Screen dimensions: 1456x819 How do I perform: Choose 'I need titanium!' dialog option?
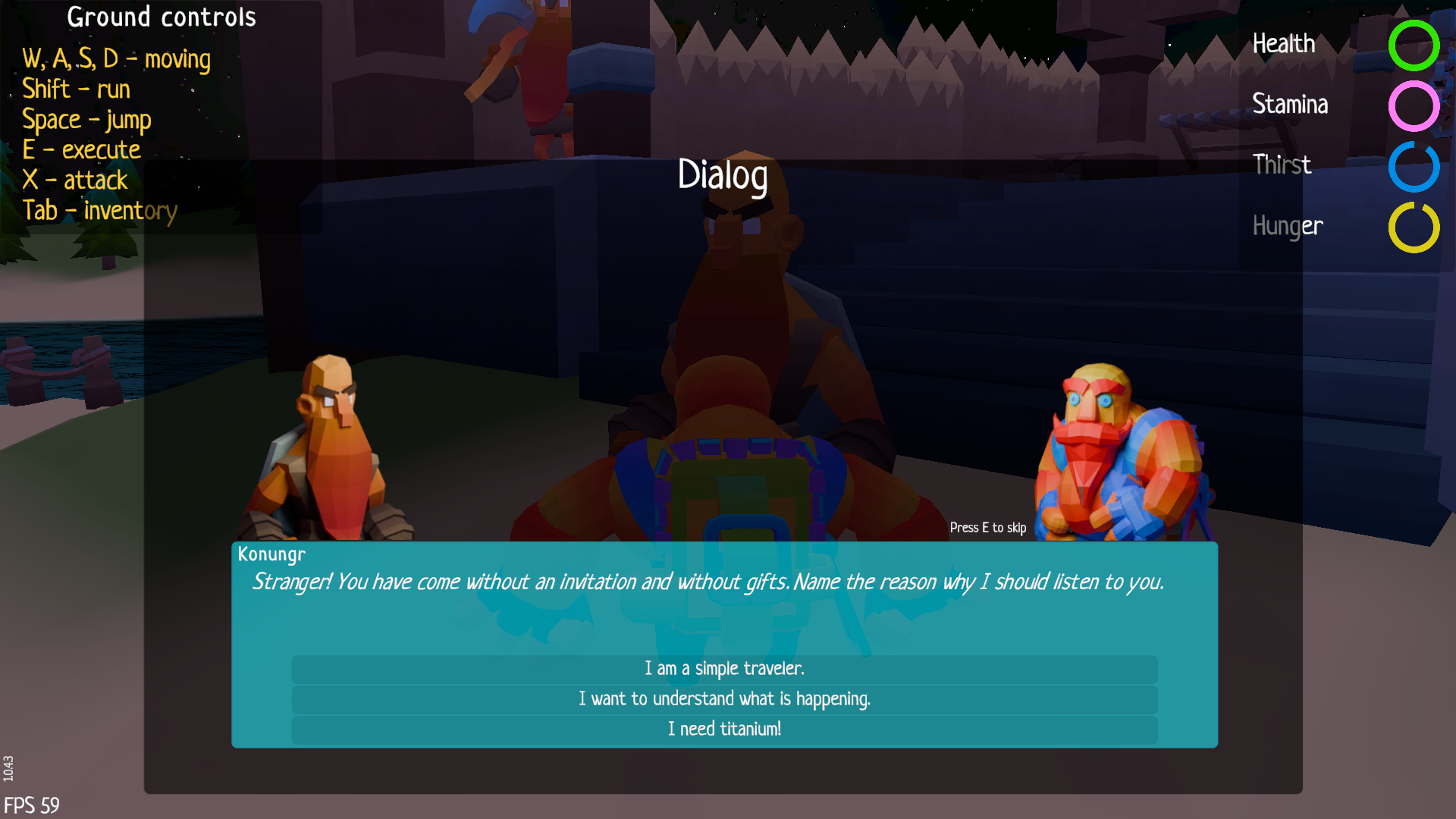[x=723, y=729]
